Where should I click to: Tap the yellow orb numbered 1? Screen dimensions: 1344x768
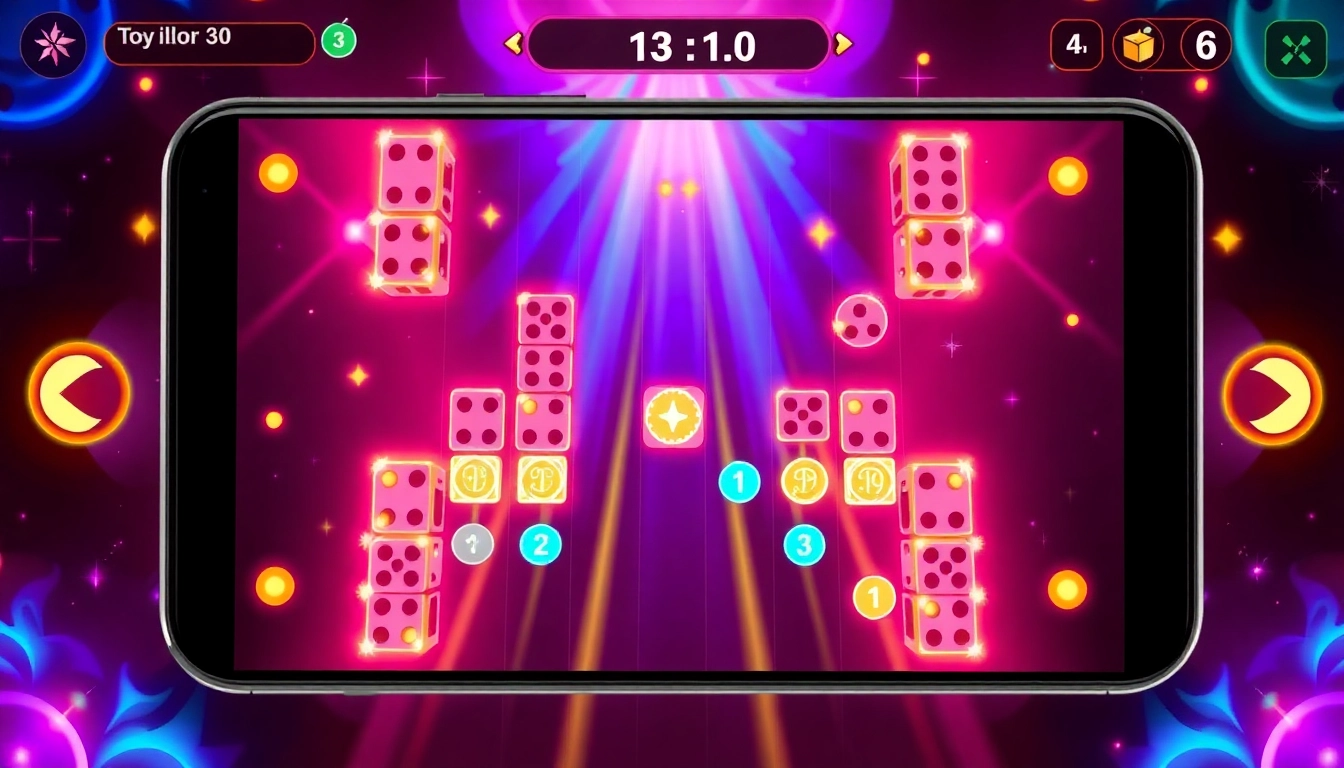[873, 597]
